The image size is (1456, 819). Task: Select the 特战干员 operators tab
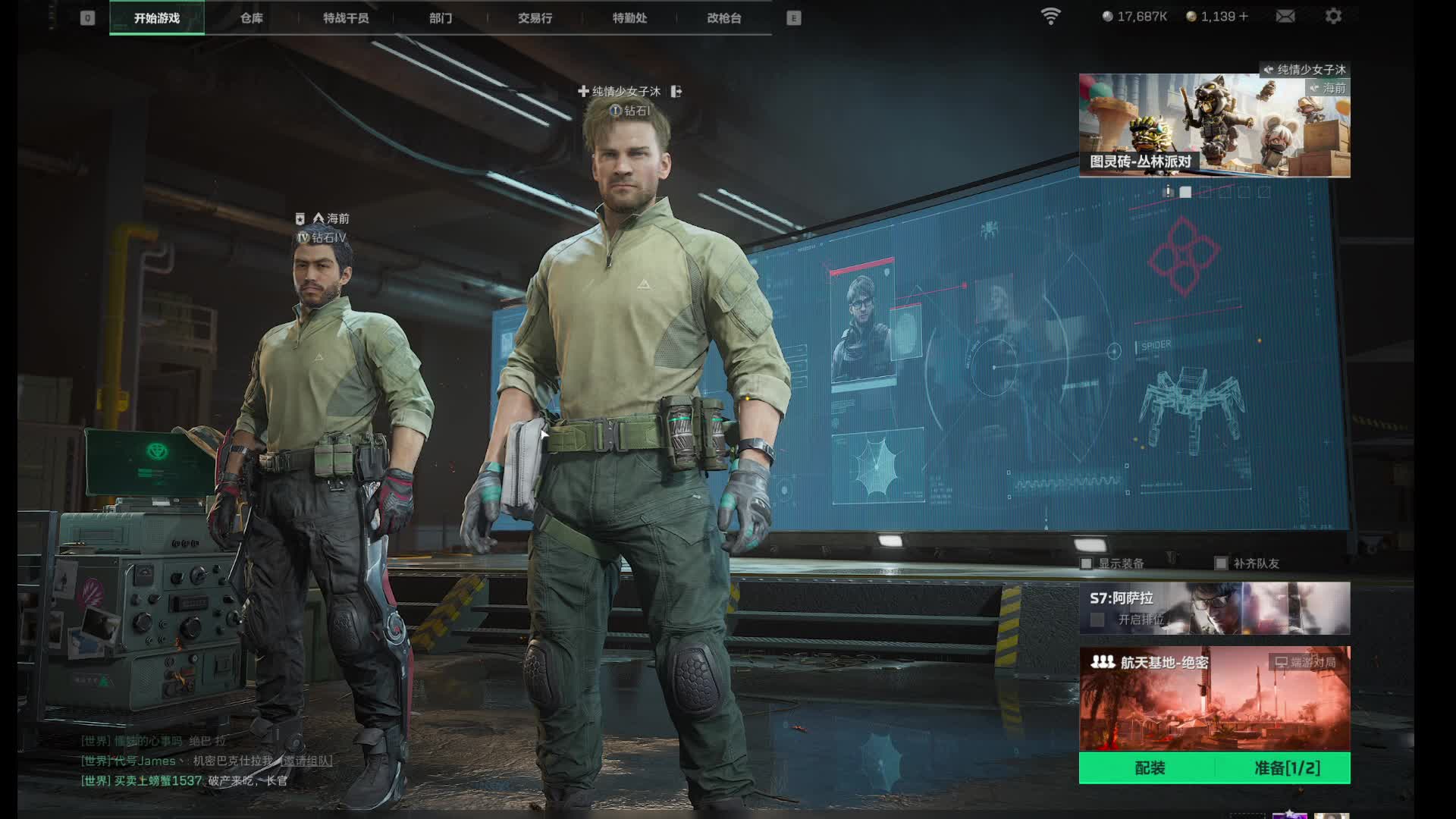point(346,18)
